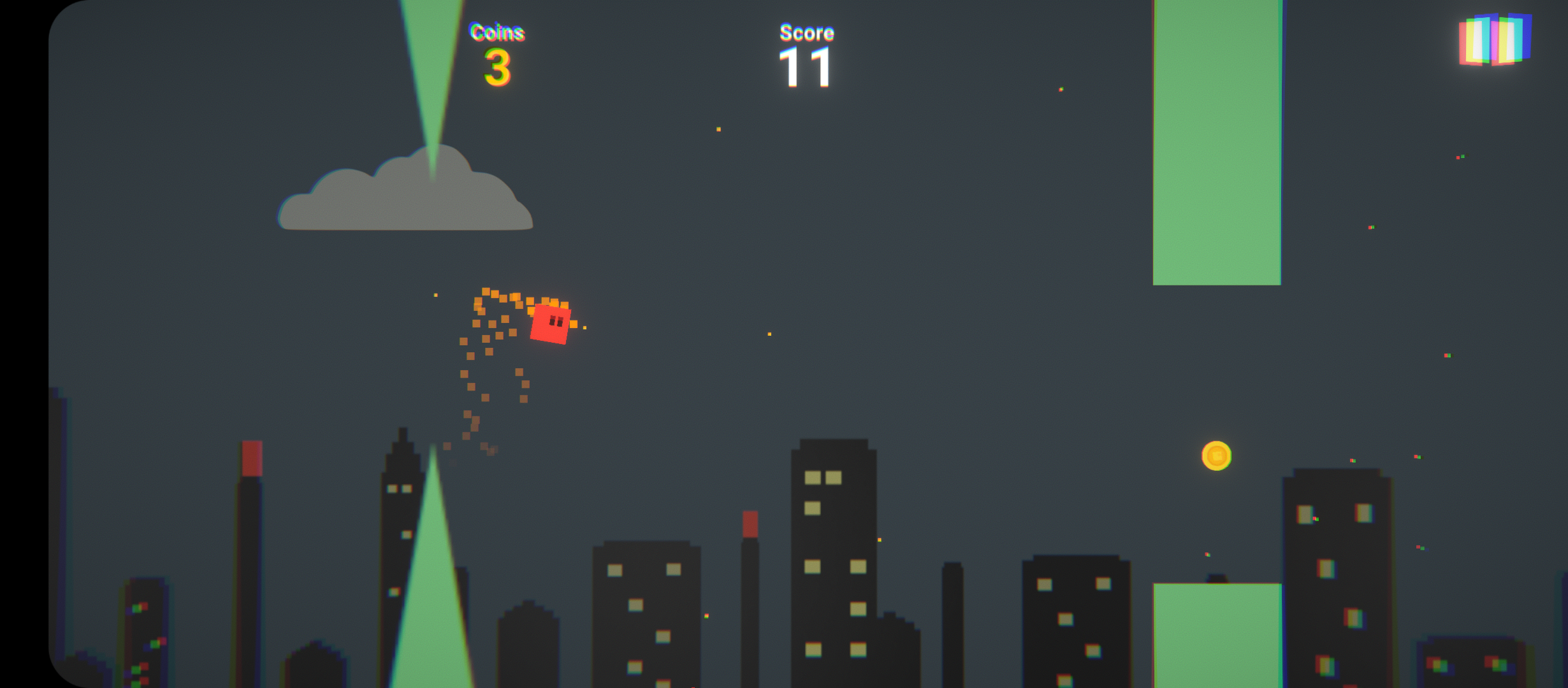Click the Coins label text
Viewport: 1568px width, 688px height.
pos(497,32)
